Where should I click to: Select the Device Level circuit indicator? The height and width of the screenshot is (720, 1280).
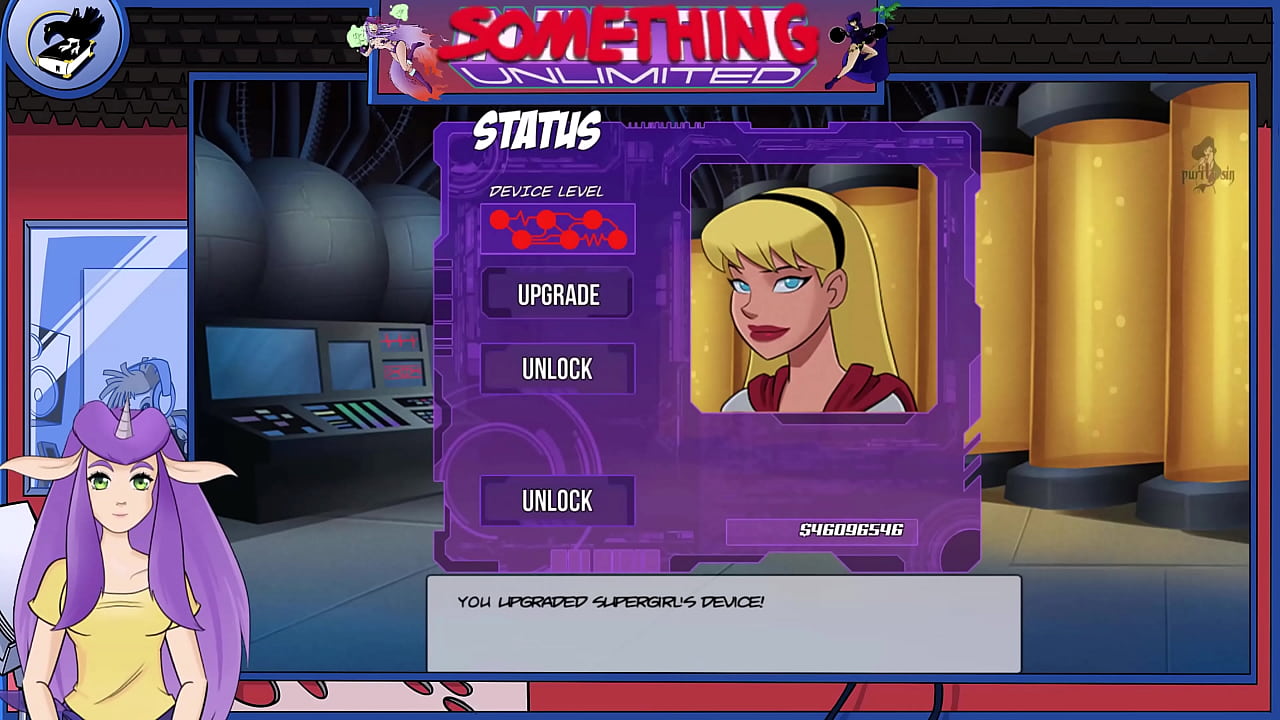pos(558,228)
